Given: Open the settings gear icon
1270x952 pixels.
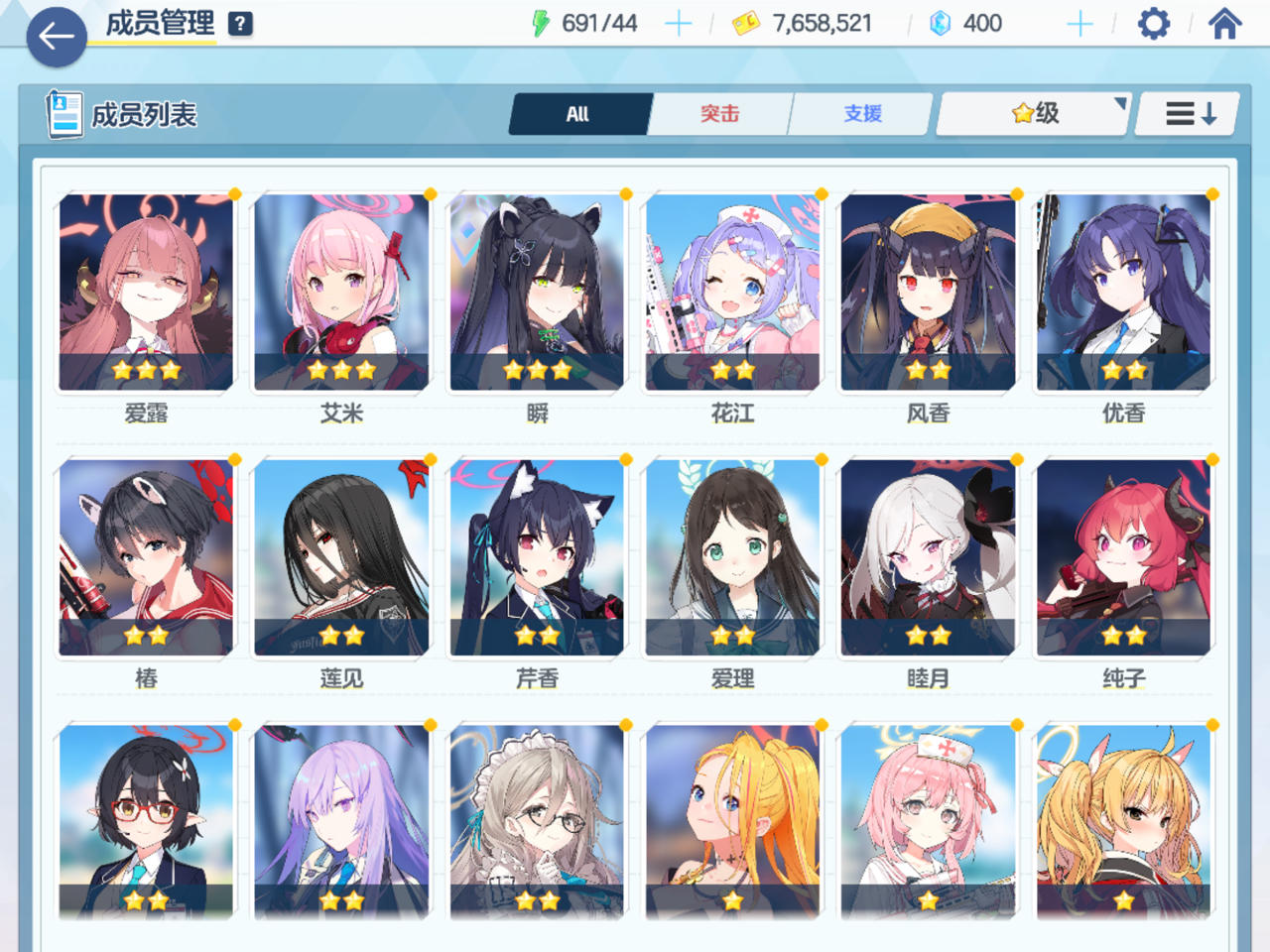Looking at the screenshot, I should click(x=1152, y=23).
